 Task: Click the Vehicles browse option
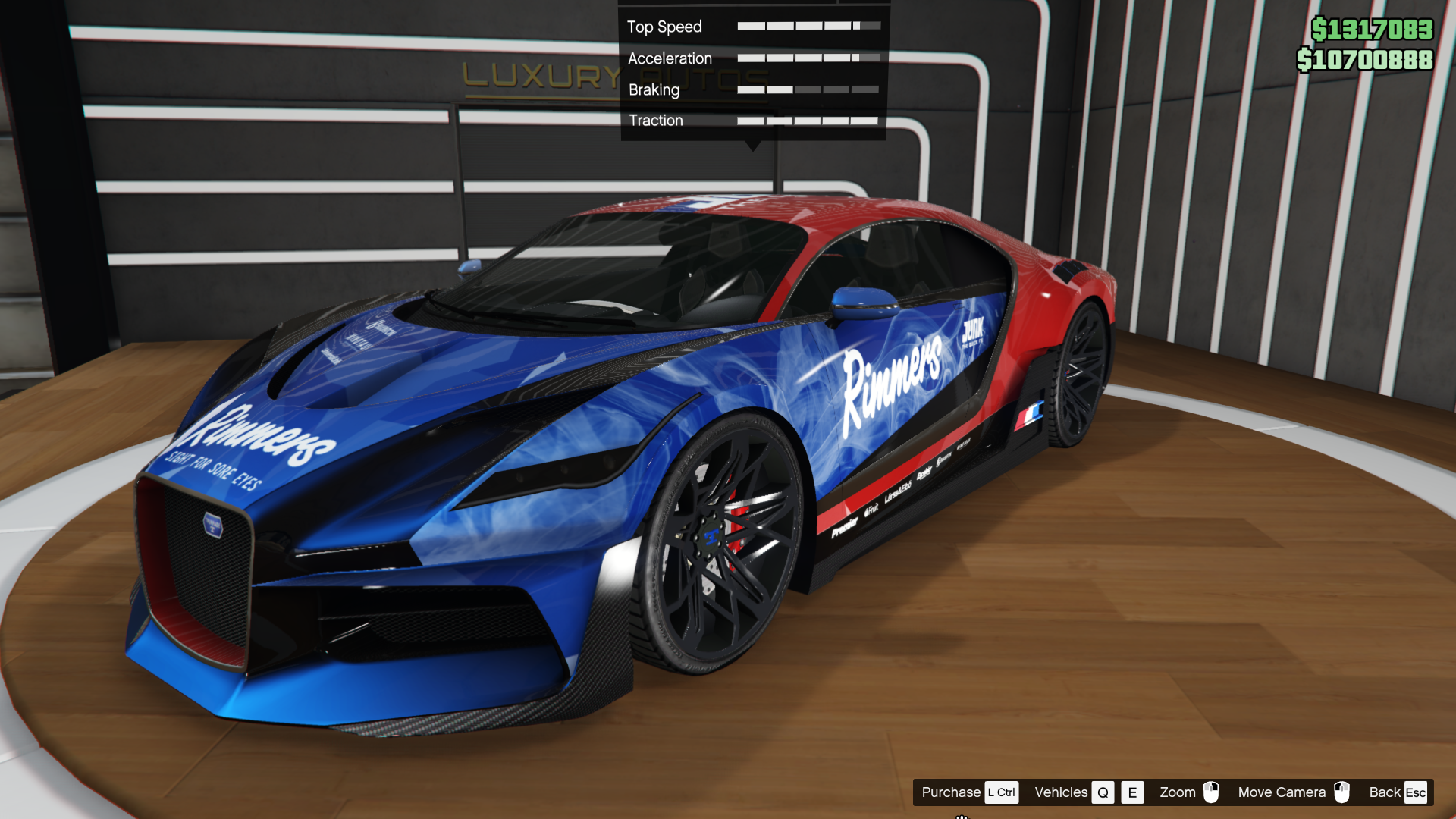pyautogui.click(x=1061, y=792)
